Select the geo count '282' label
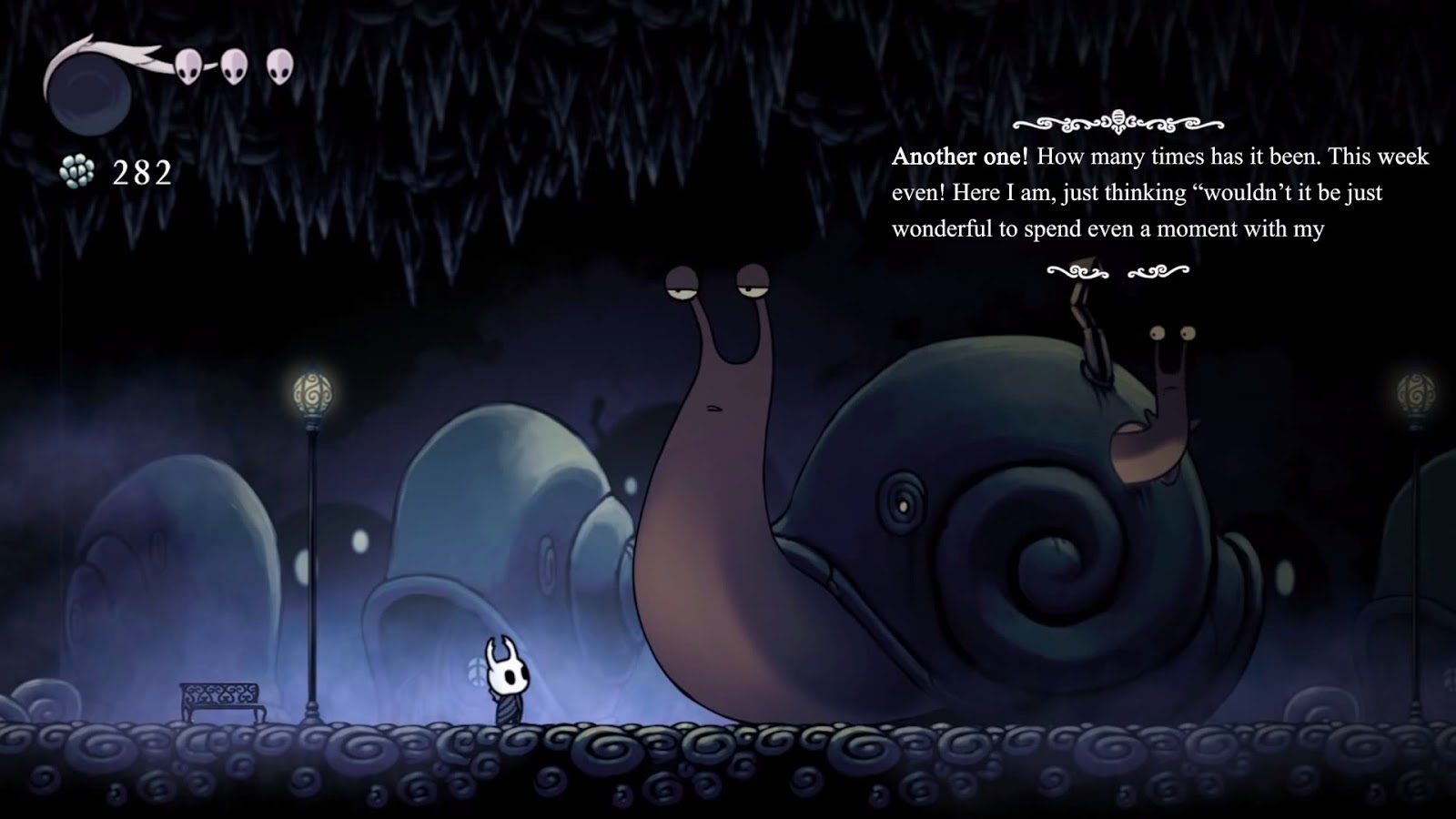Viewport: 1456px width, 819px height. pyautogui.click(x=141, y=169)
